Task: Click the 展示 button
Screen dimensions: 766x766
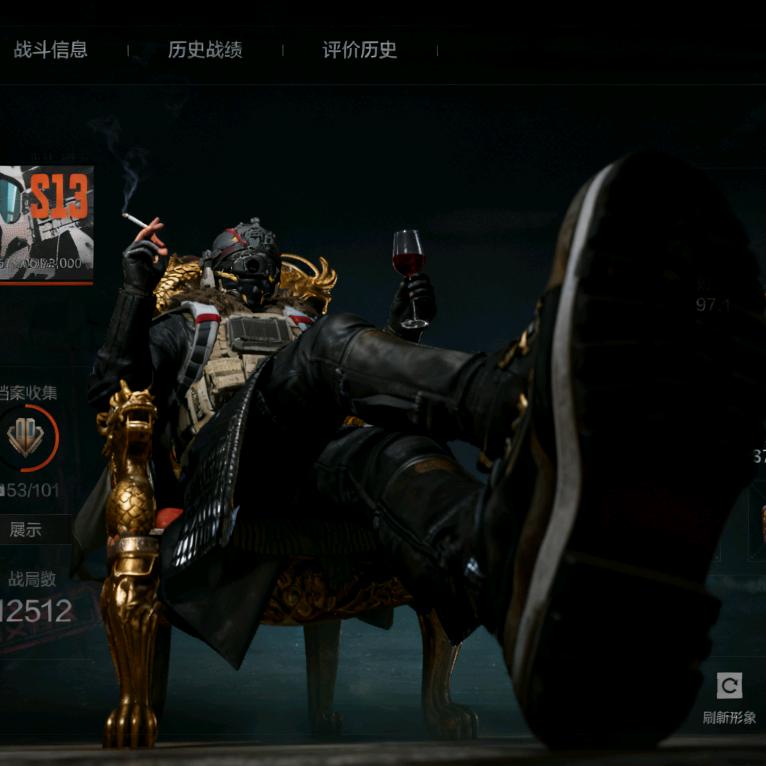Action: tap(27, 529)
